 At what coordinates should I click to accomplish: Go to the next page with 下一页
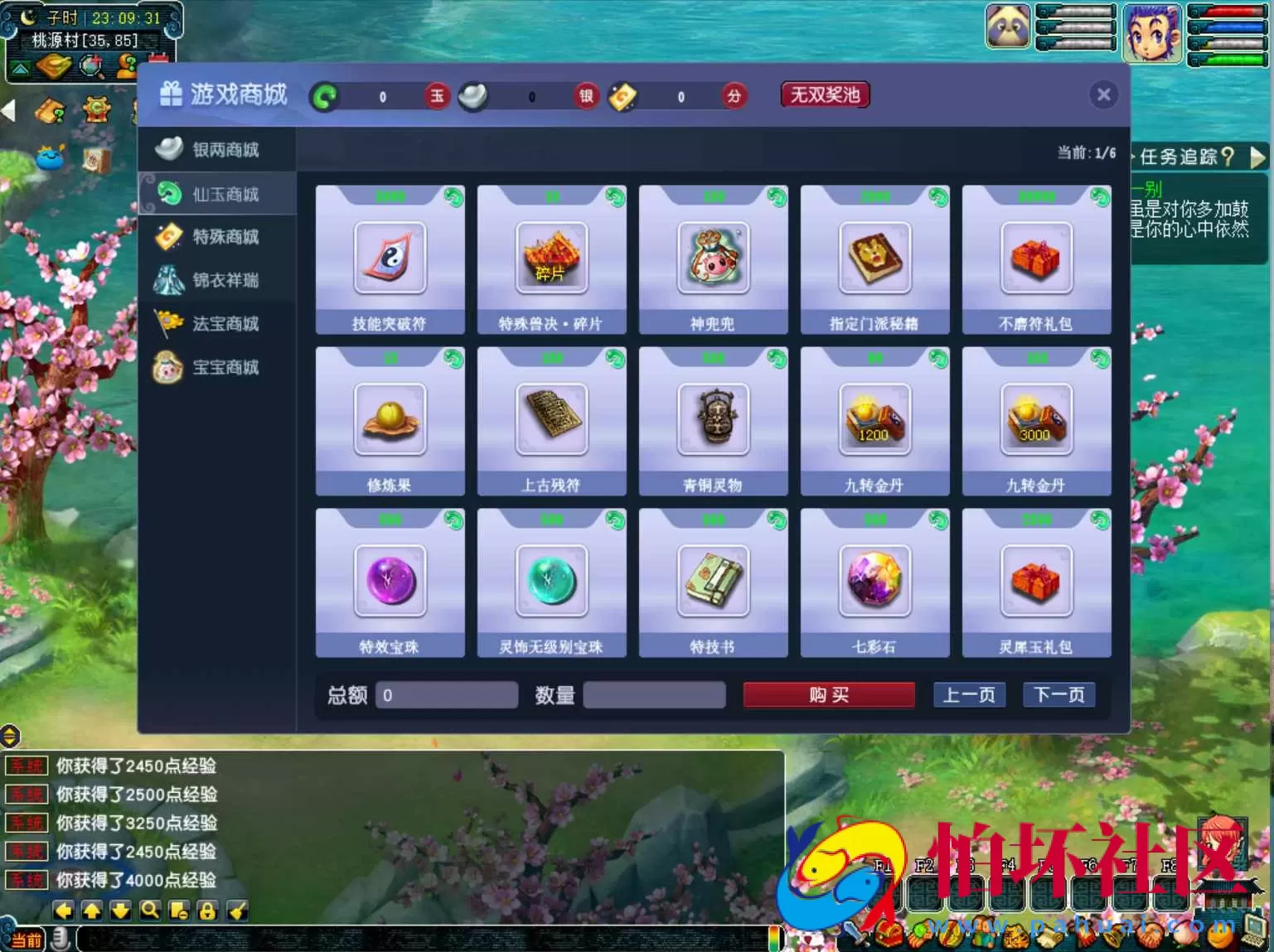[x=1058, y=695]
